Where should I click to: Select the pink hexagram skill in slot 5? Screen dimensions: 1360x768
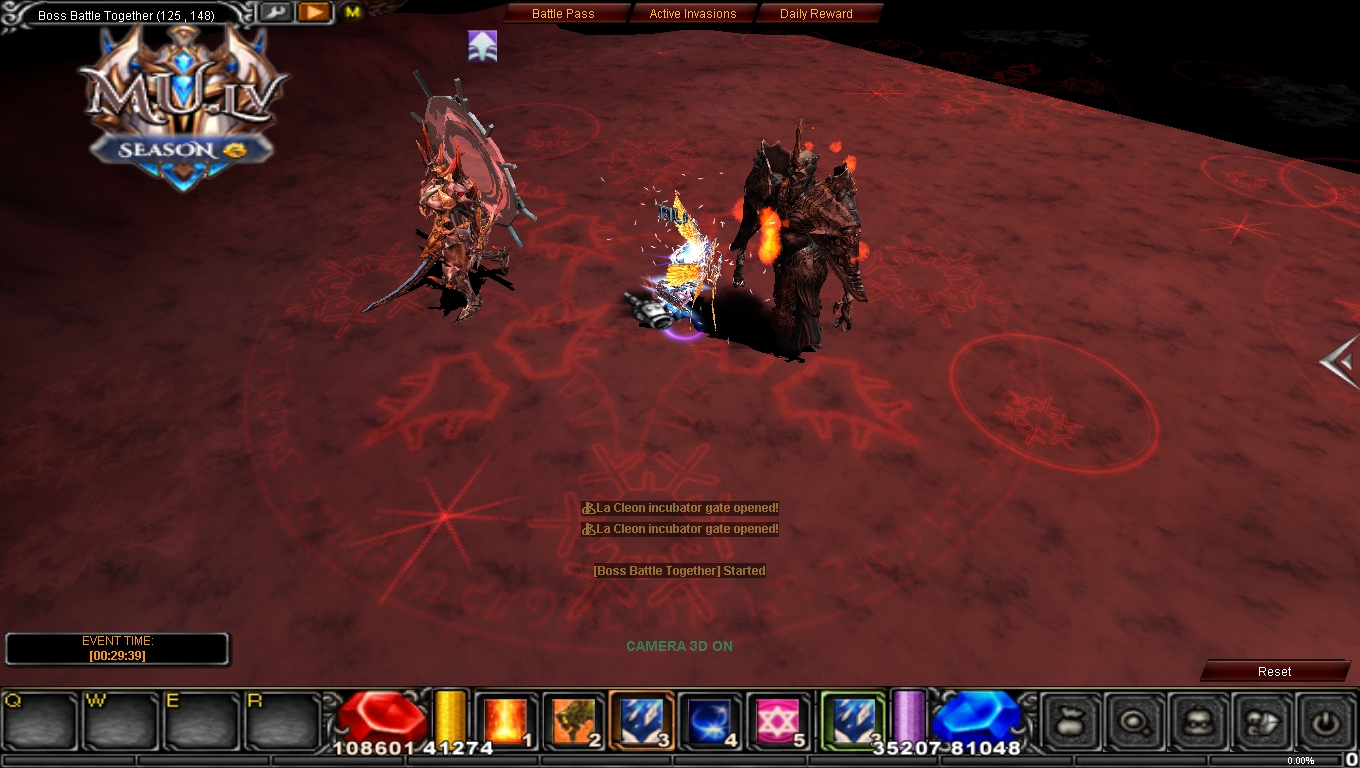pos(775,717)
